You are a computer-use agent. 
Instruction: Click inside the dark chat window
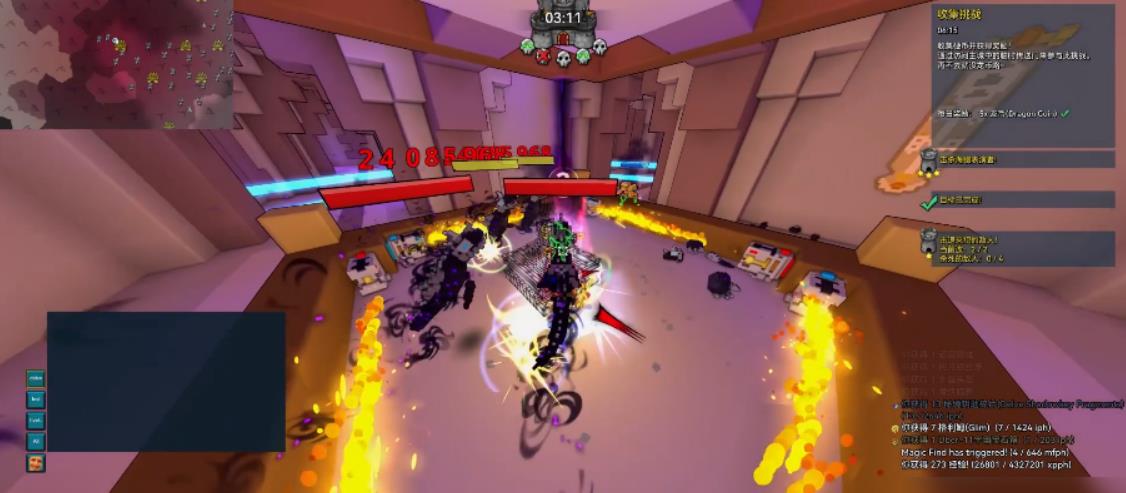pos(166,381)
